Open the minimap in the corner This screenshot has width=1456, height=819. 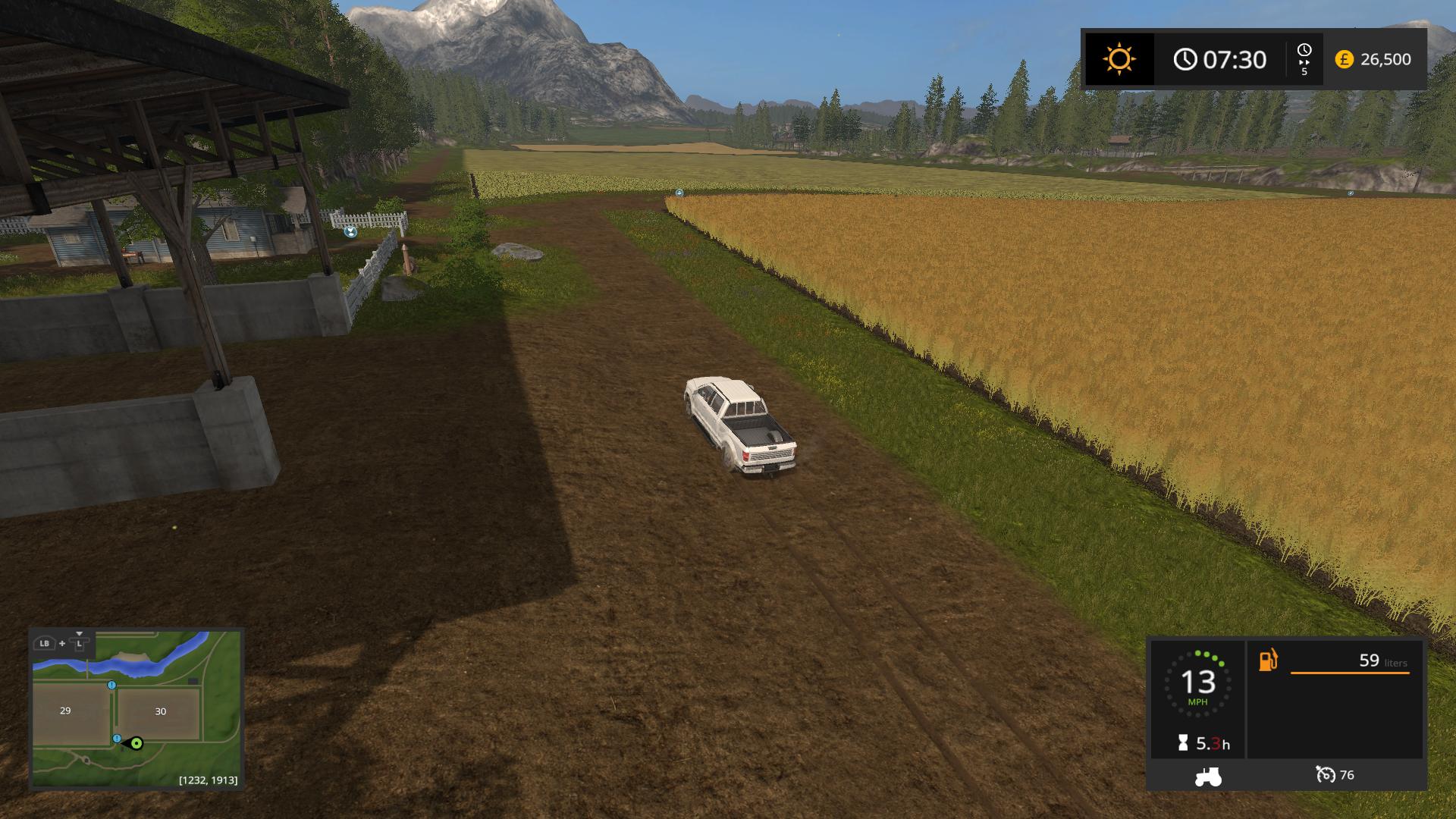point(136,709)
